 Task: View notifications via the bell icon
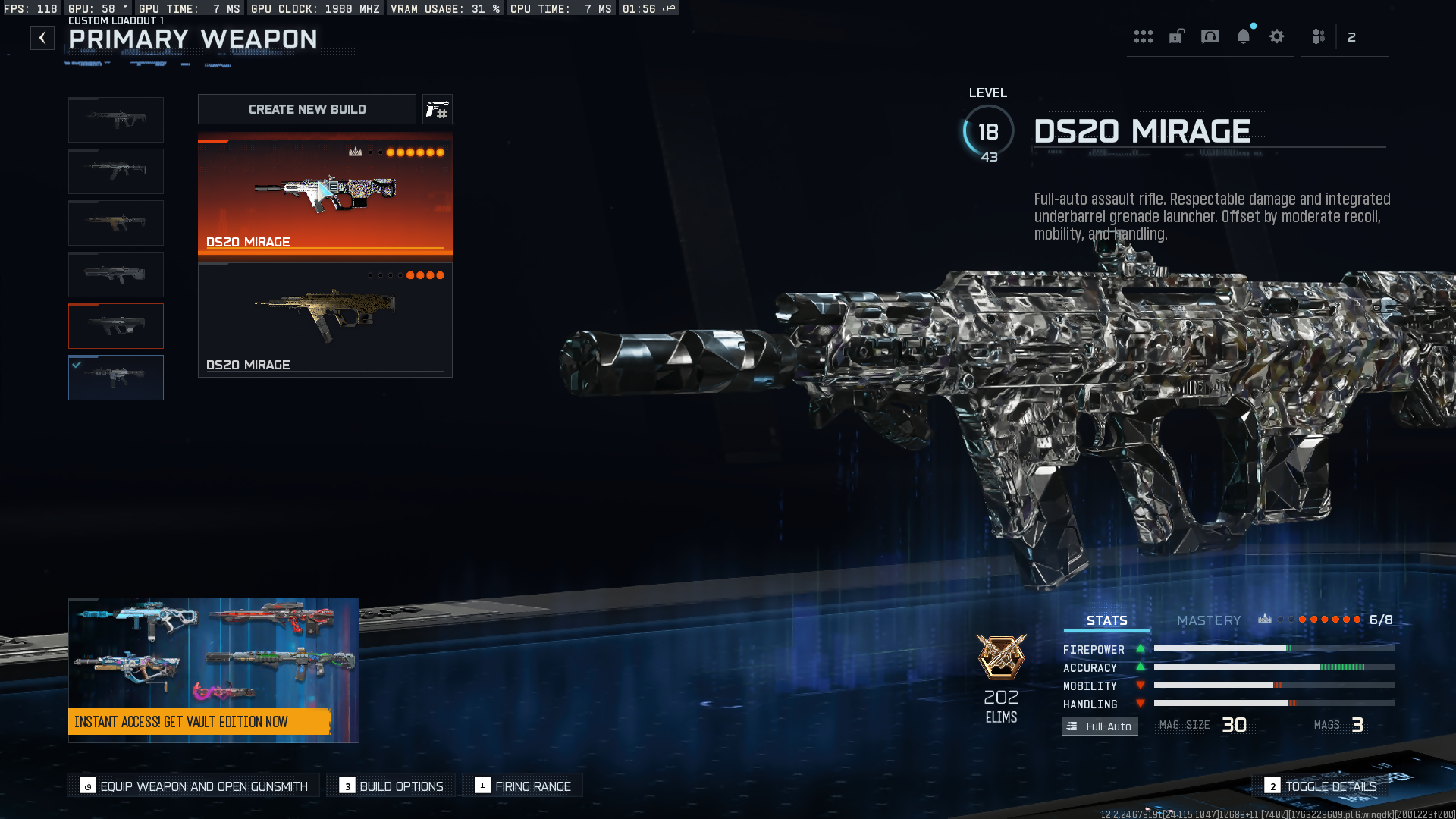pyautogui.click(x=1244, y=36)
